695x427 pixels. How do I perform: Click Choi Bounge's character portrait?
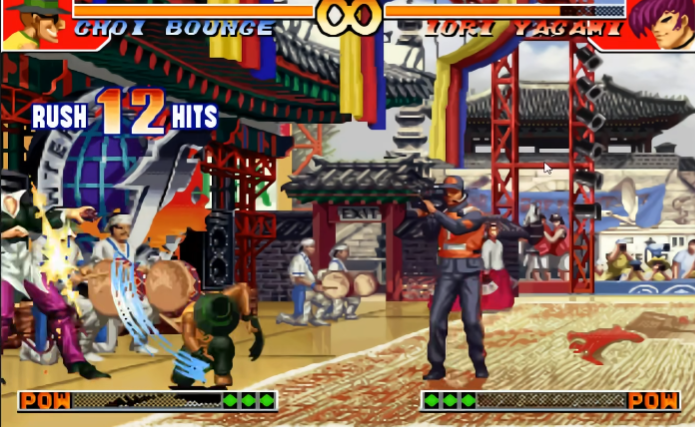pyautogui.click(x=33, y=24)
